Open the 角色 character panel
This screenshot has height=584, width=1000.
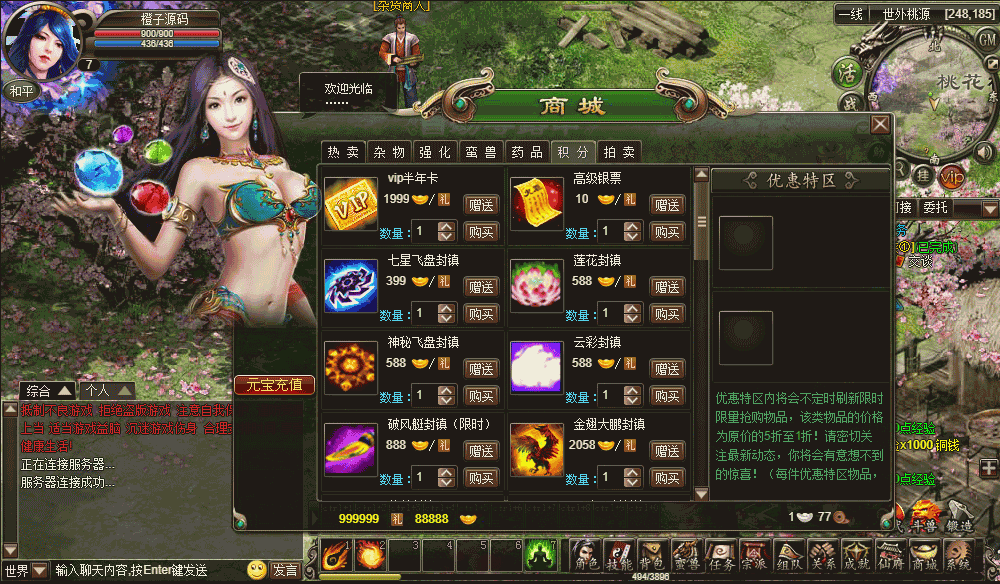pyautogui.click(x=584, y=556)
